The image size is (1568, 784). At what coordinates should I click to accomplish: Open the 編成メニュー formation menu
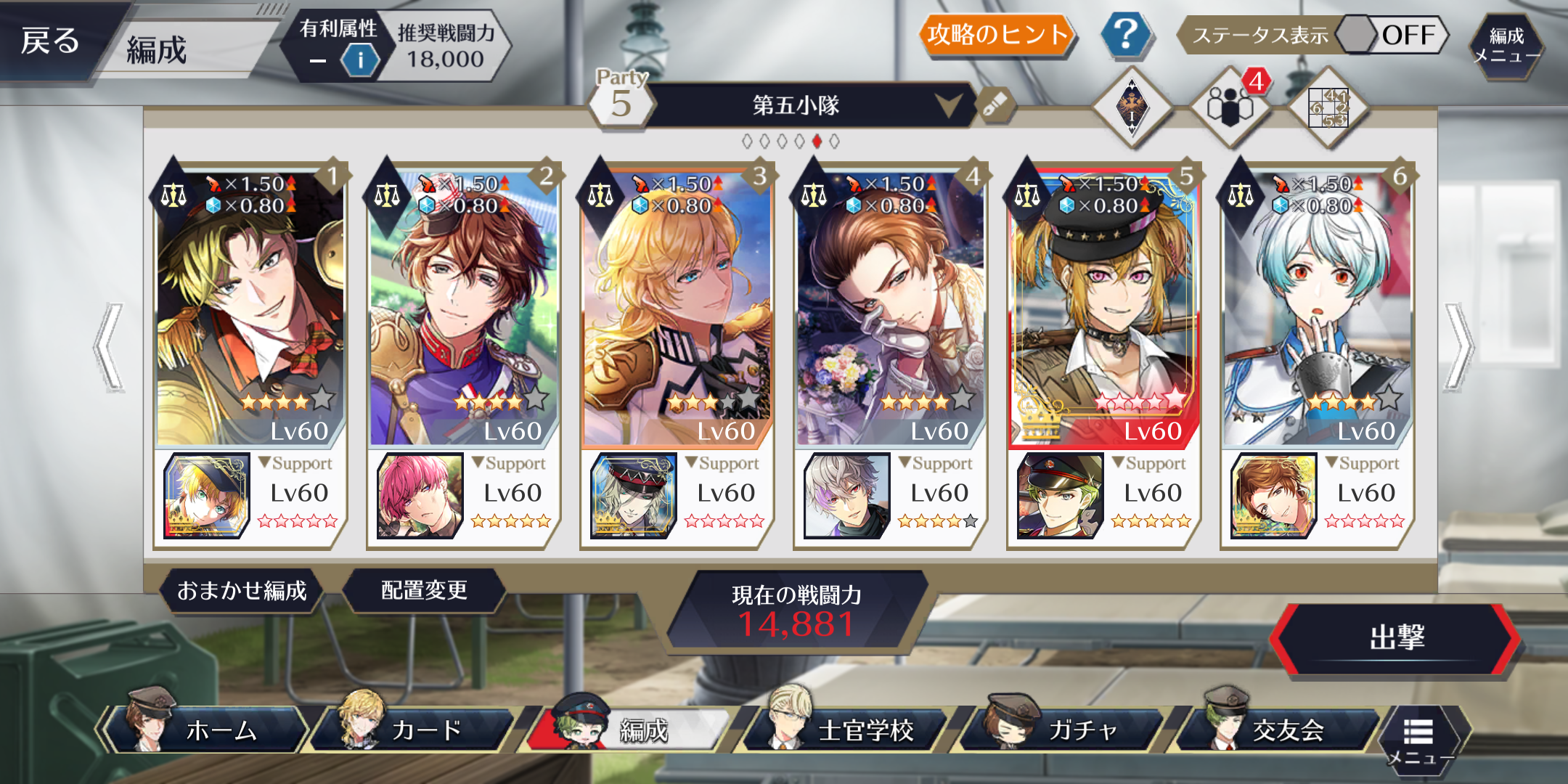[1506, 45]
